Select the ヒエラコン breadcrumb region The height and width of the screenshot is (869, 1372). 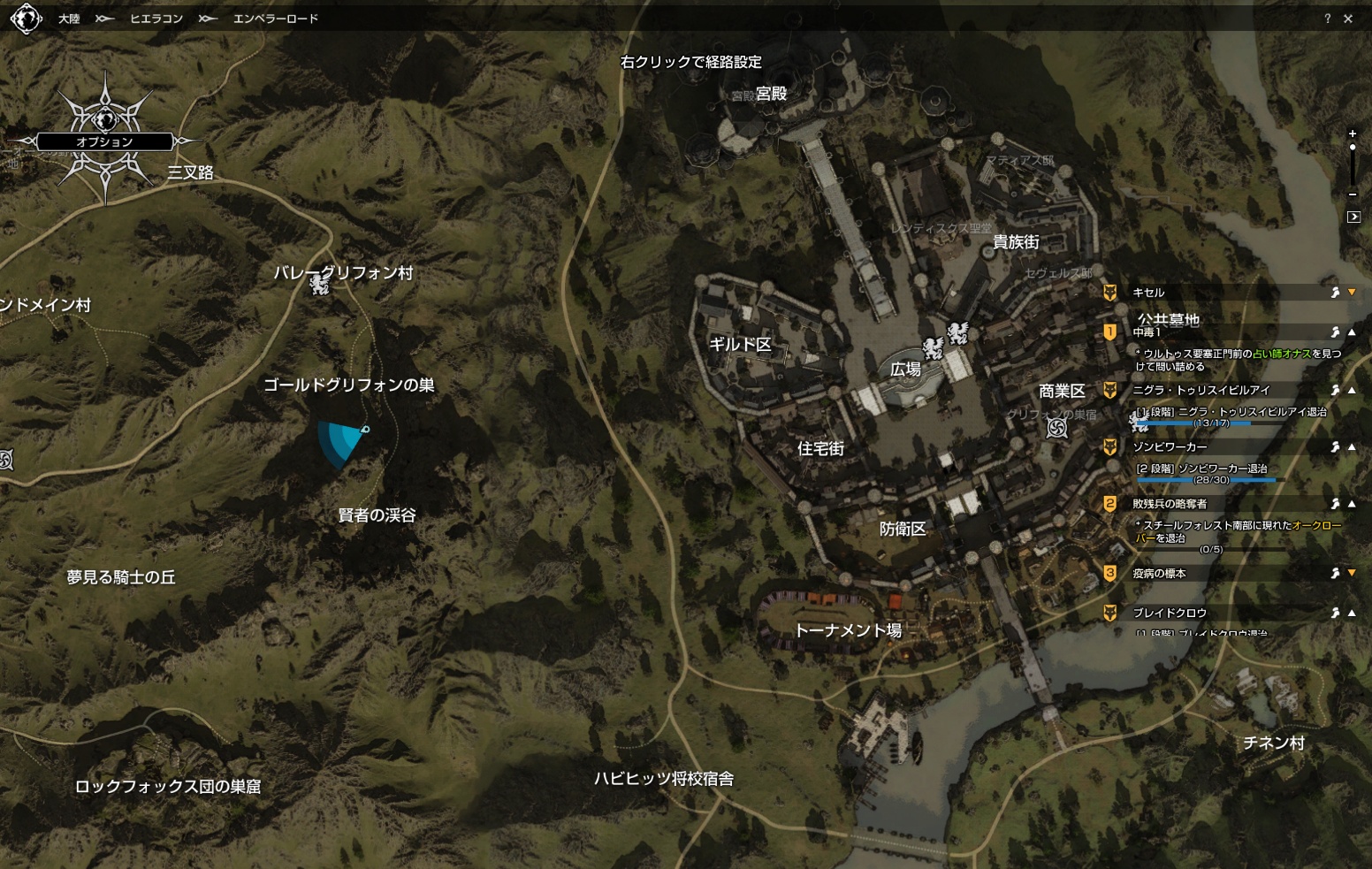pos(156,19)
